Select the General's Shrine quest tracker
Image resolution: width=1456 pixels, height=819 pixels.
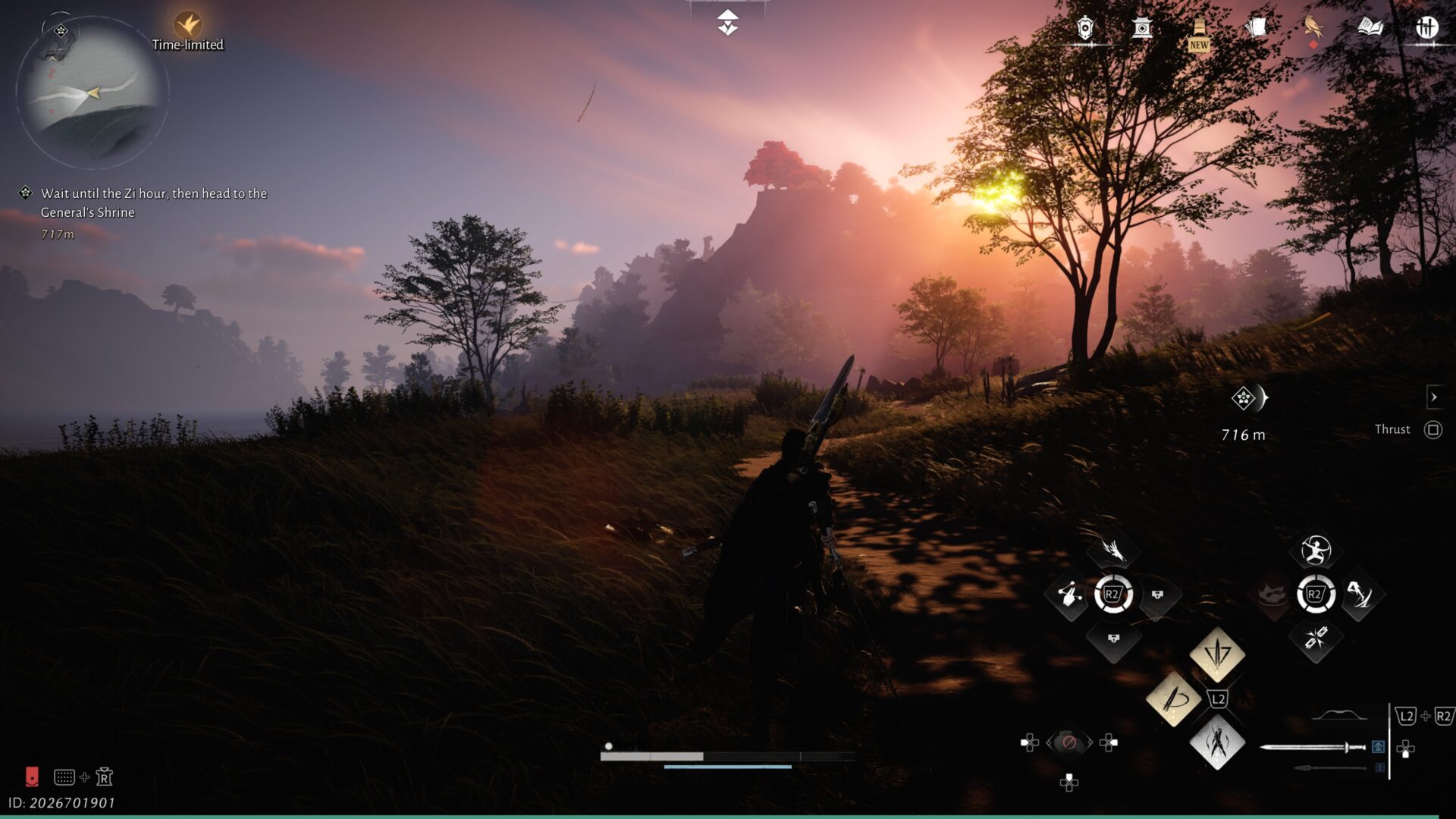coord(153,202)
